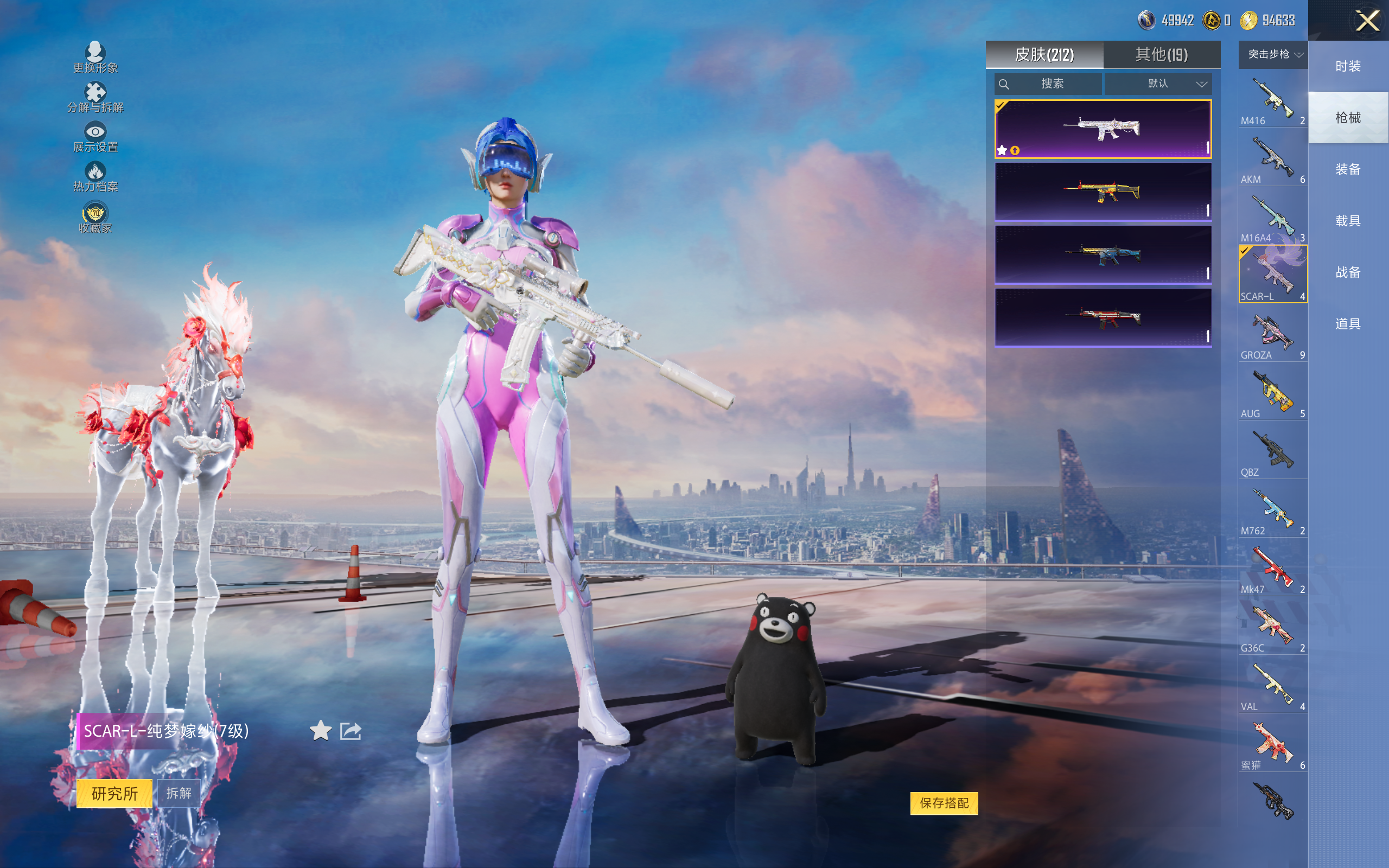Close the inventory screen
Screen dimensions: 1389x868
tap(1367, 21)
